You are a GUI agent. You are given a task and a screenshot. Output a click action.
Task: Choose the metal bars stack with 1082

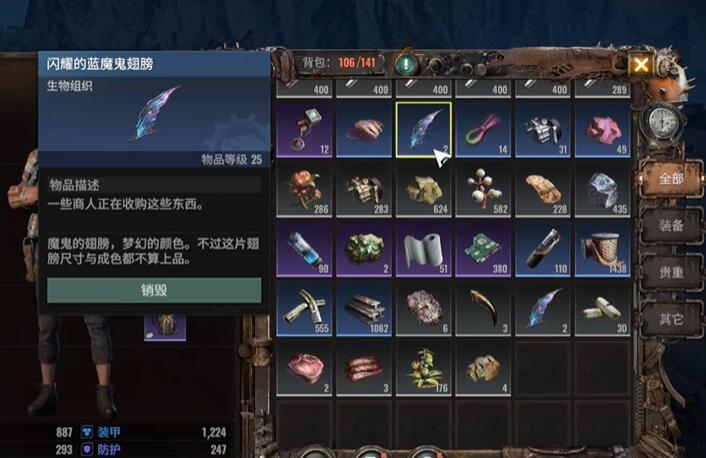pos(364,307)
